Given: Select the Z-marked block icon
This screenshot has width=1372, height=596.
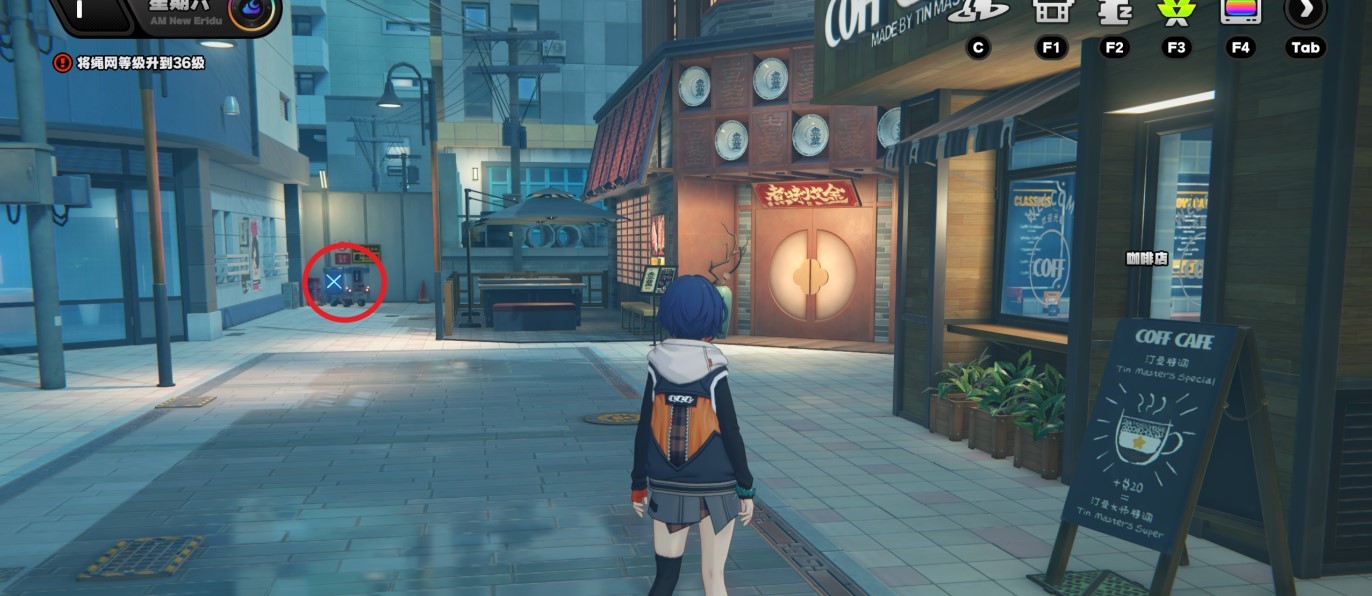Looking at the screenshot, I should tap(1114, 10).
